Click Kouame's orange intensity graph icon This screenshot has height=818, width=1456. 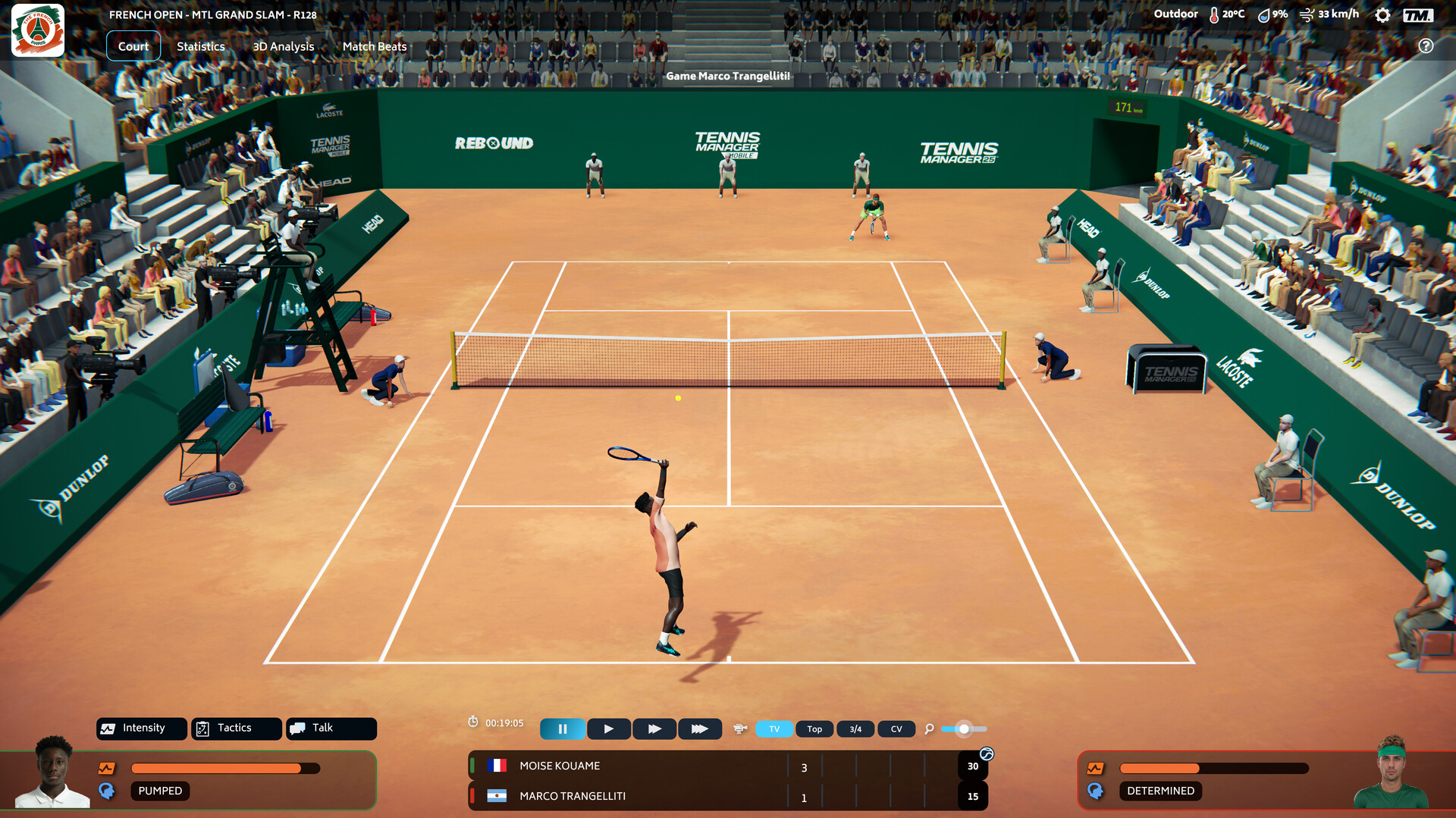click(x=106, y=767)
